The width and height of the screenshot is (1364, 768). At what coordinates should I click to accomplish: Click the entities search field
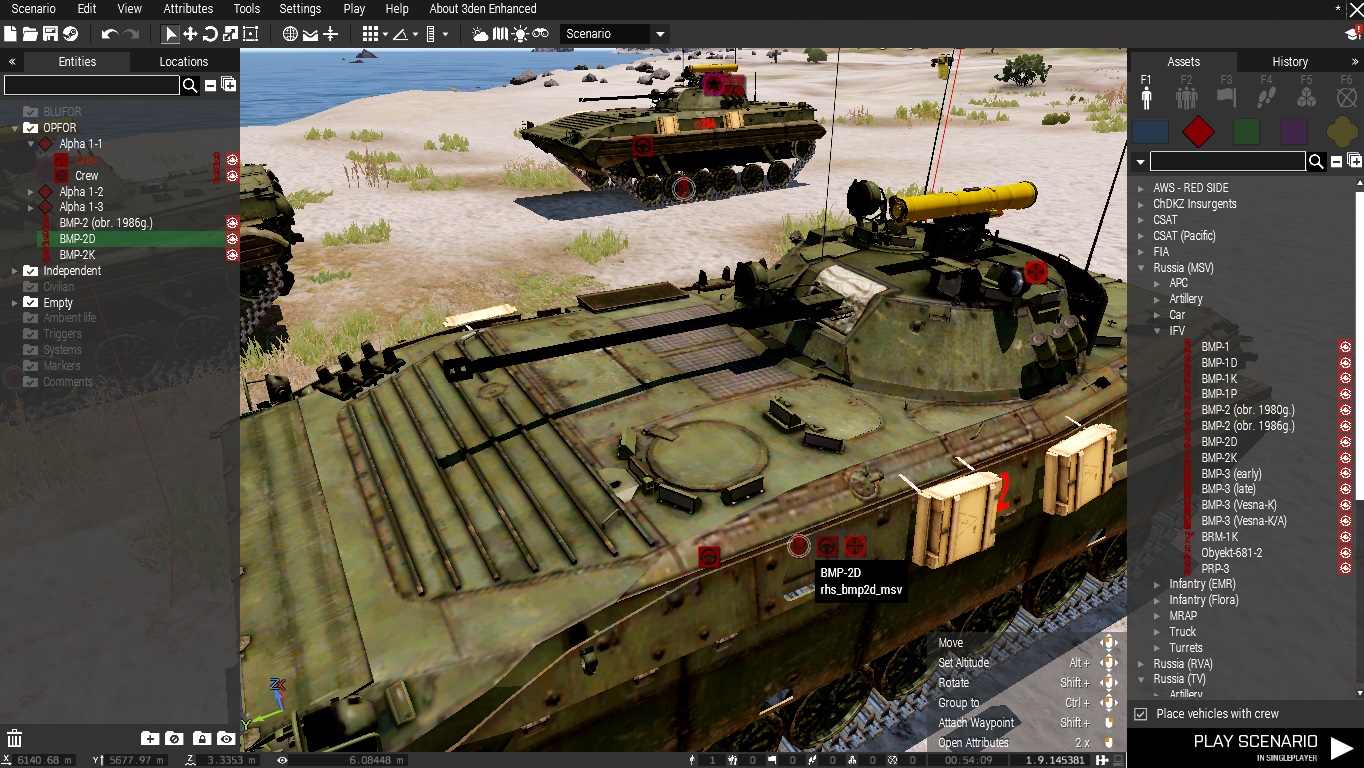(x=91, y=86)
